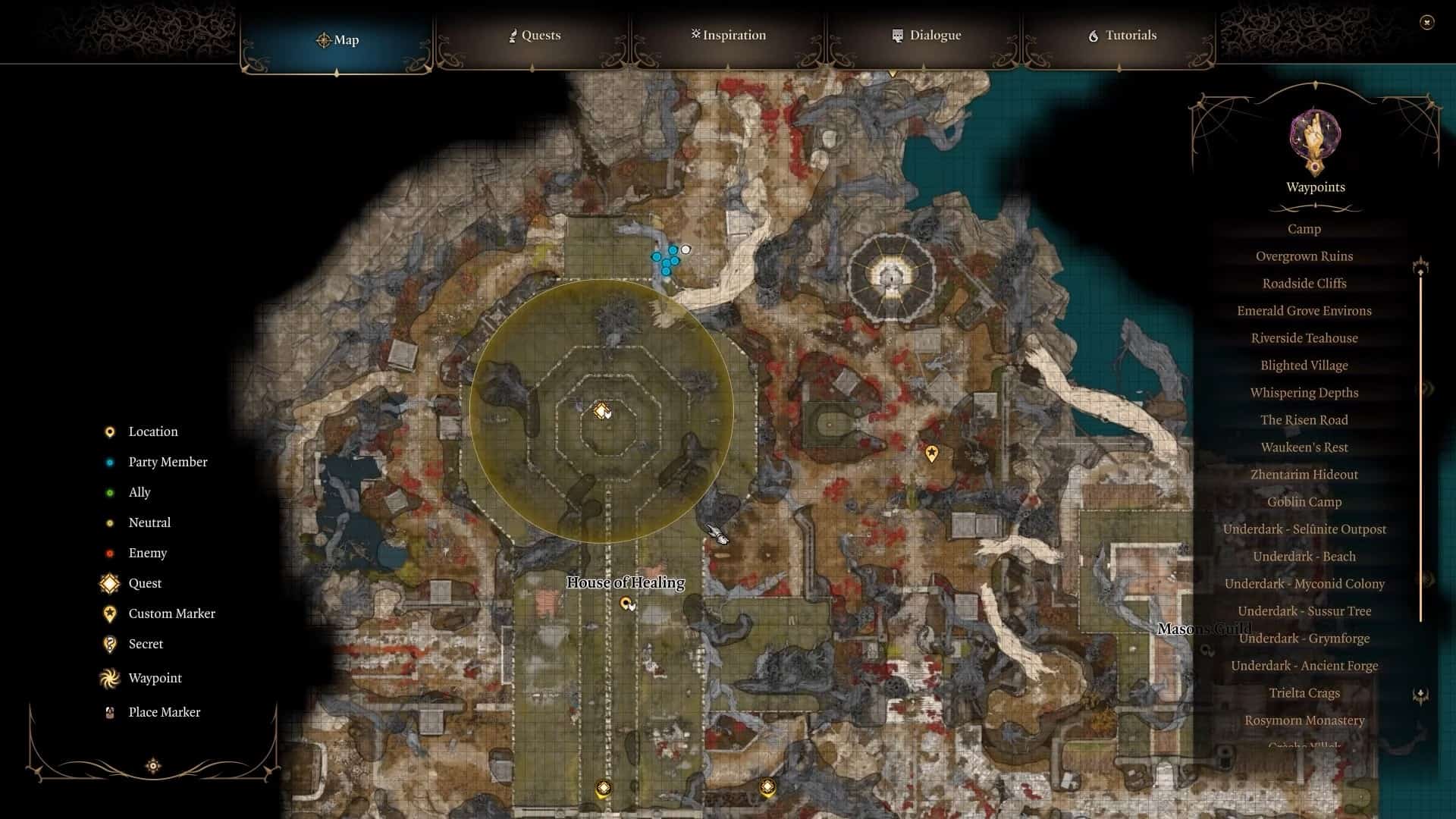Choose Overgrown Ruins waypoint
Viewport: 1456px width, 819px height.
pos(1304,256)
